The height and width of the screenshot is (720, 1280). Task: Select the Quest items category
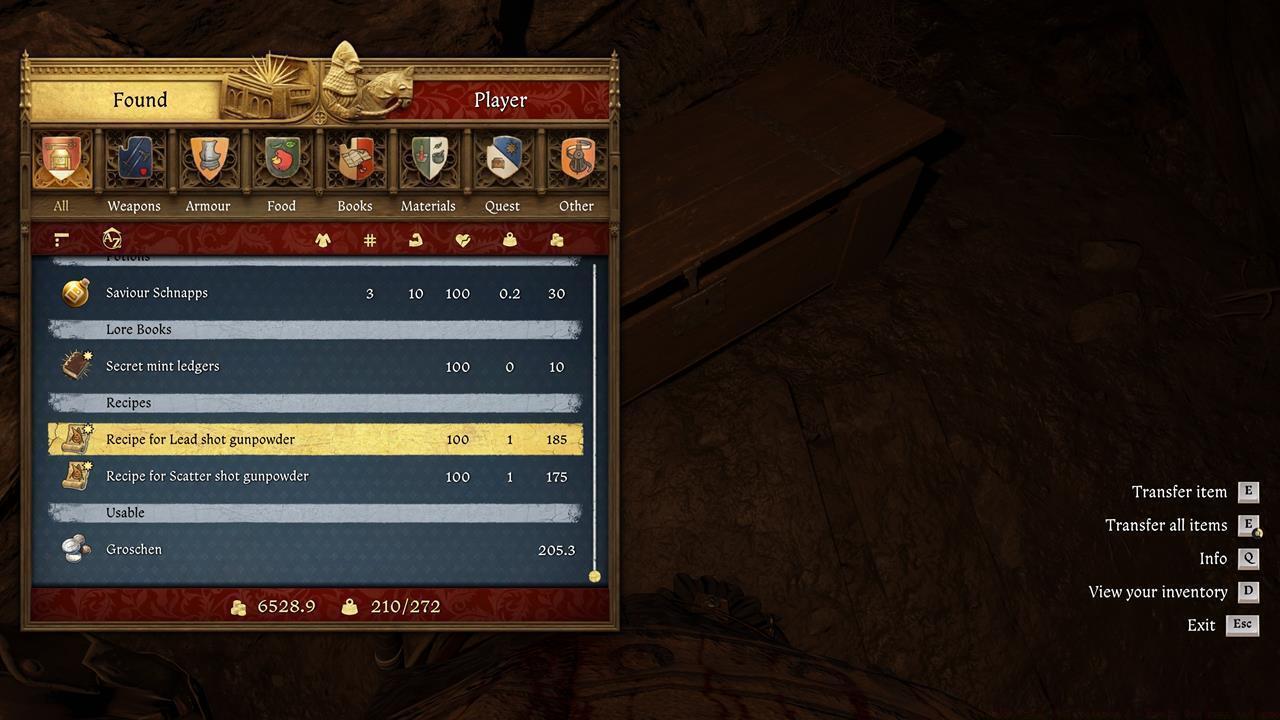(502, 160)
